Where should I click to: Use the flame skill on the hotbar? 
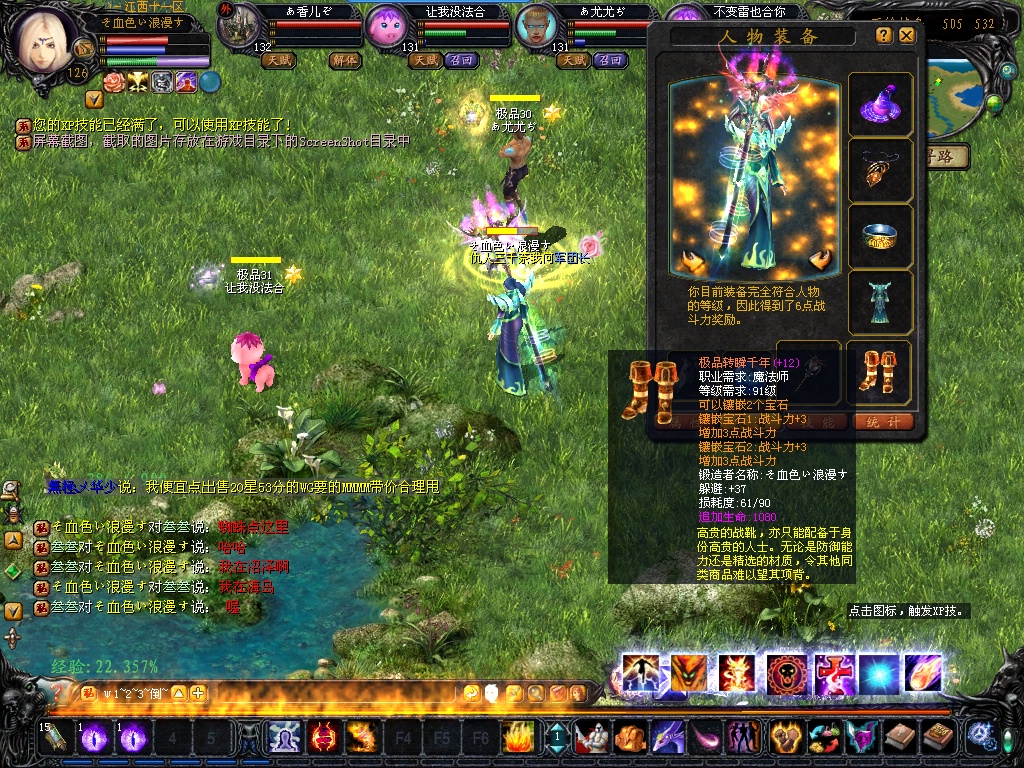point(517,738)
